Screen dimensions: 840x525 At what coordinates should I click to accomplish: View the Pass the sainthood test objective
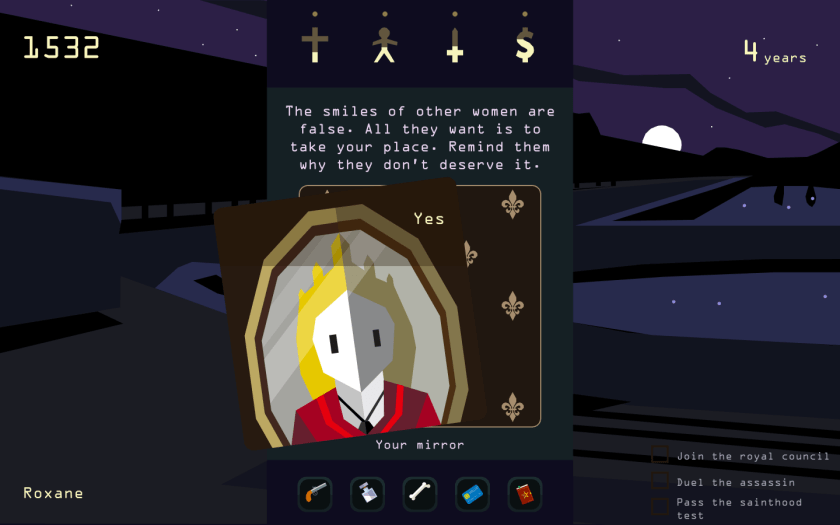point(738,508)
